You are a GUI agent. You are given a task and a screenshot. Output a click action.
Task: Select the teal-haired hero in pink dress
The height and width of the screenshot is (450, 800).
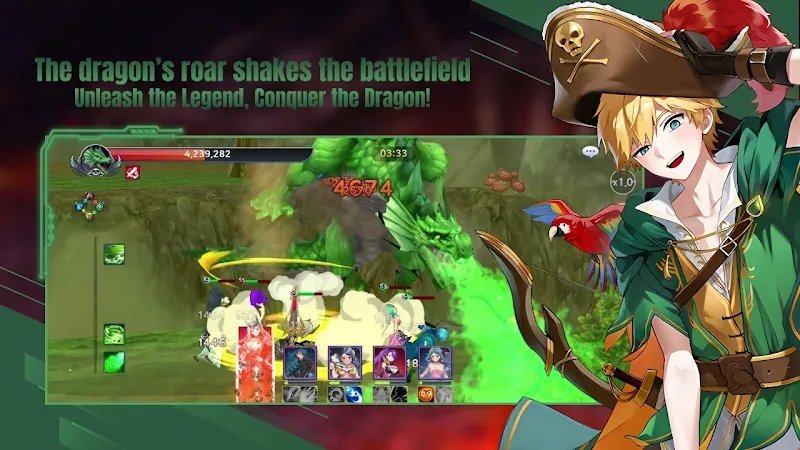click(x=434, y=361)
